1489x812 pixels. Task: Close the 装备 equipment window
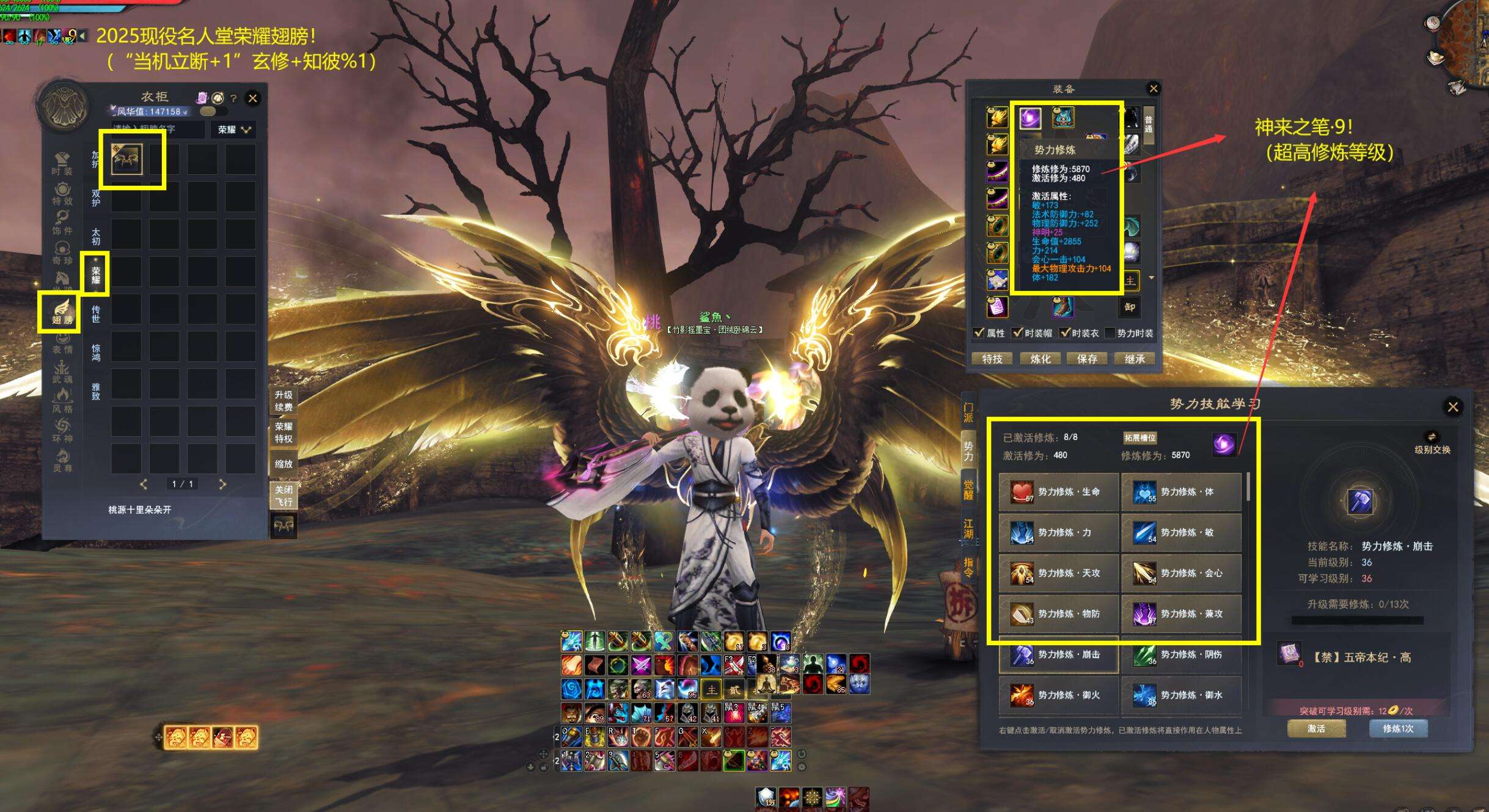pyautogui.click(x=1153, y=89)
